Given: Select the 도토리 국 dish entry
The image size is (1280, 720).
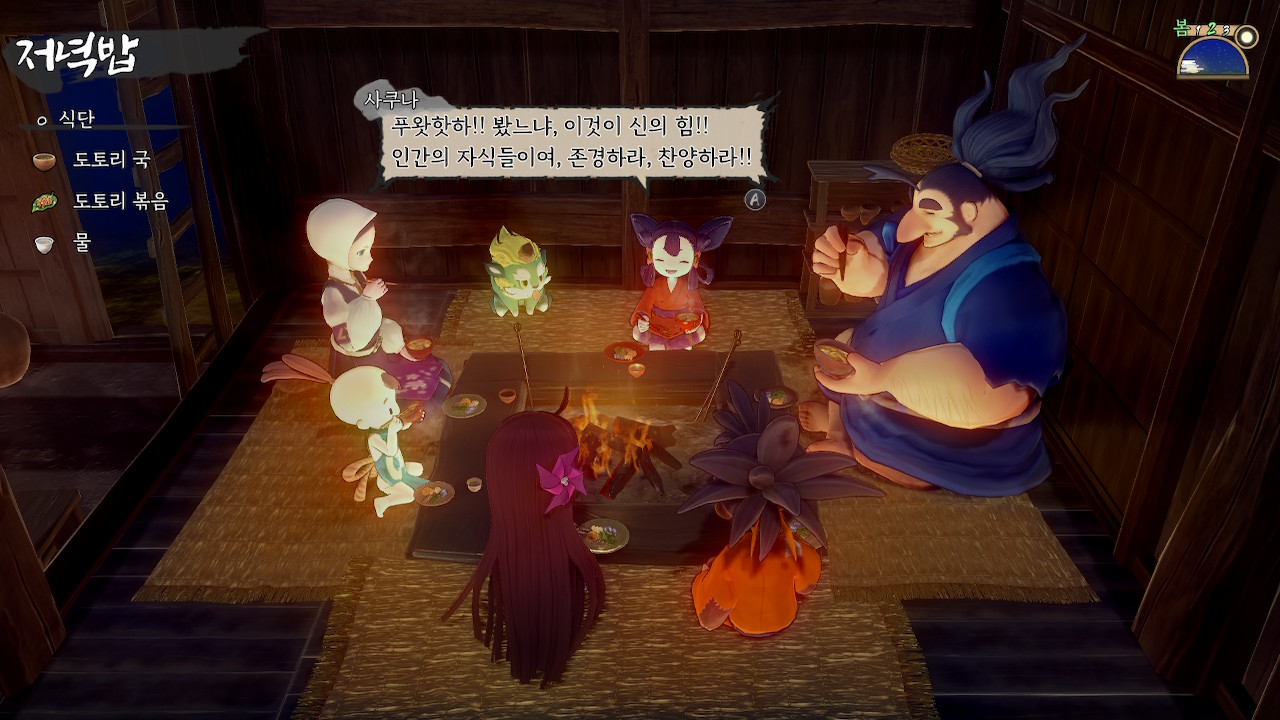Looking at the screenshot, I should tap(110, 160).
